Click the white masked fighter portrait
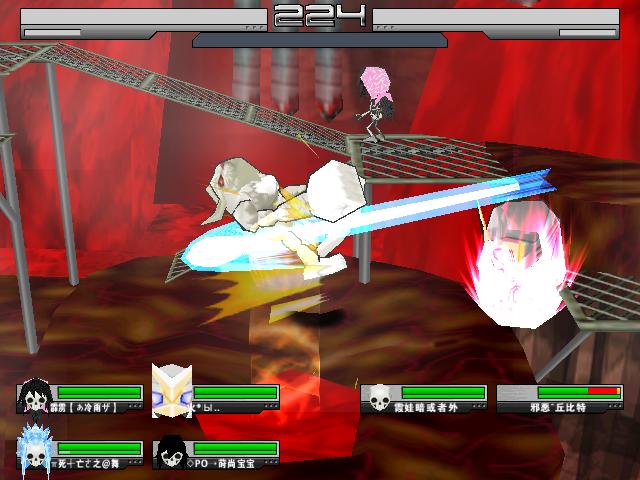 pyautogui.click(x=169, y=390)
